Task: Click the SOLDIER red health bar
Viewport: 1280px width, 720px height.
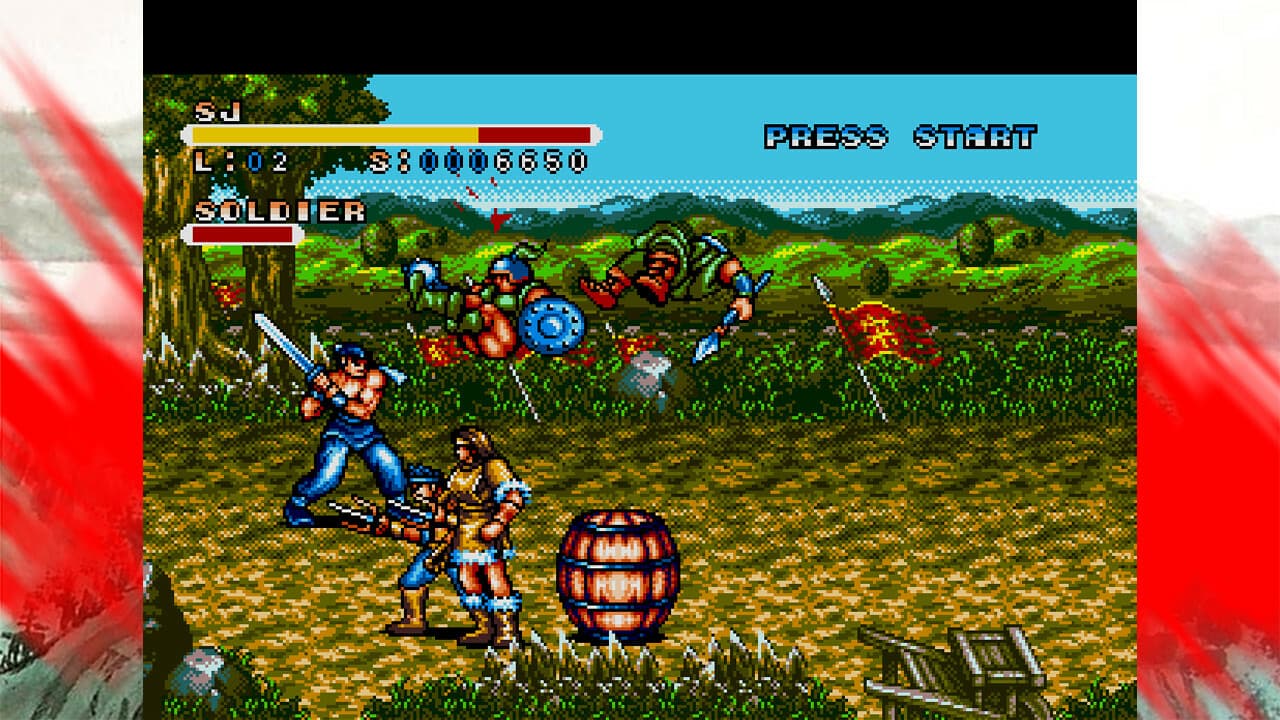Action: click(243, 233)
